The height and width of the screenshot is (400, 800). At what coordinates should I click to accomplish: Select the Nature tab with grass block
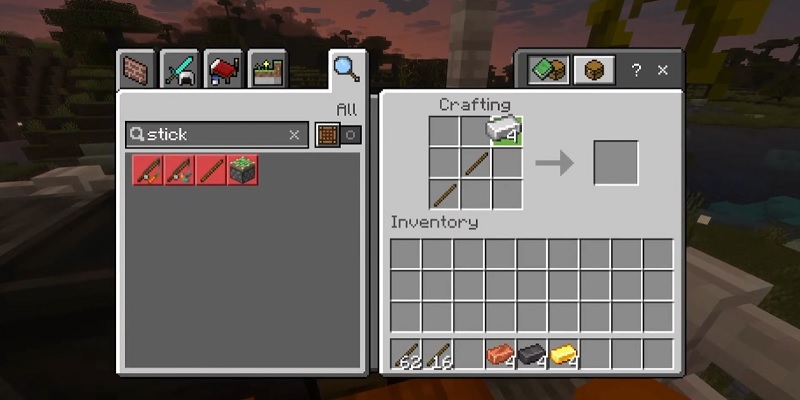coord(268,70)
